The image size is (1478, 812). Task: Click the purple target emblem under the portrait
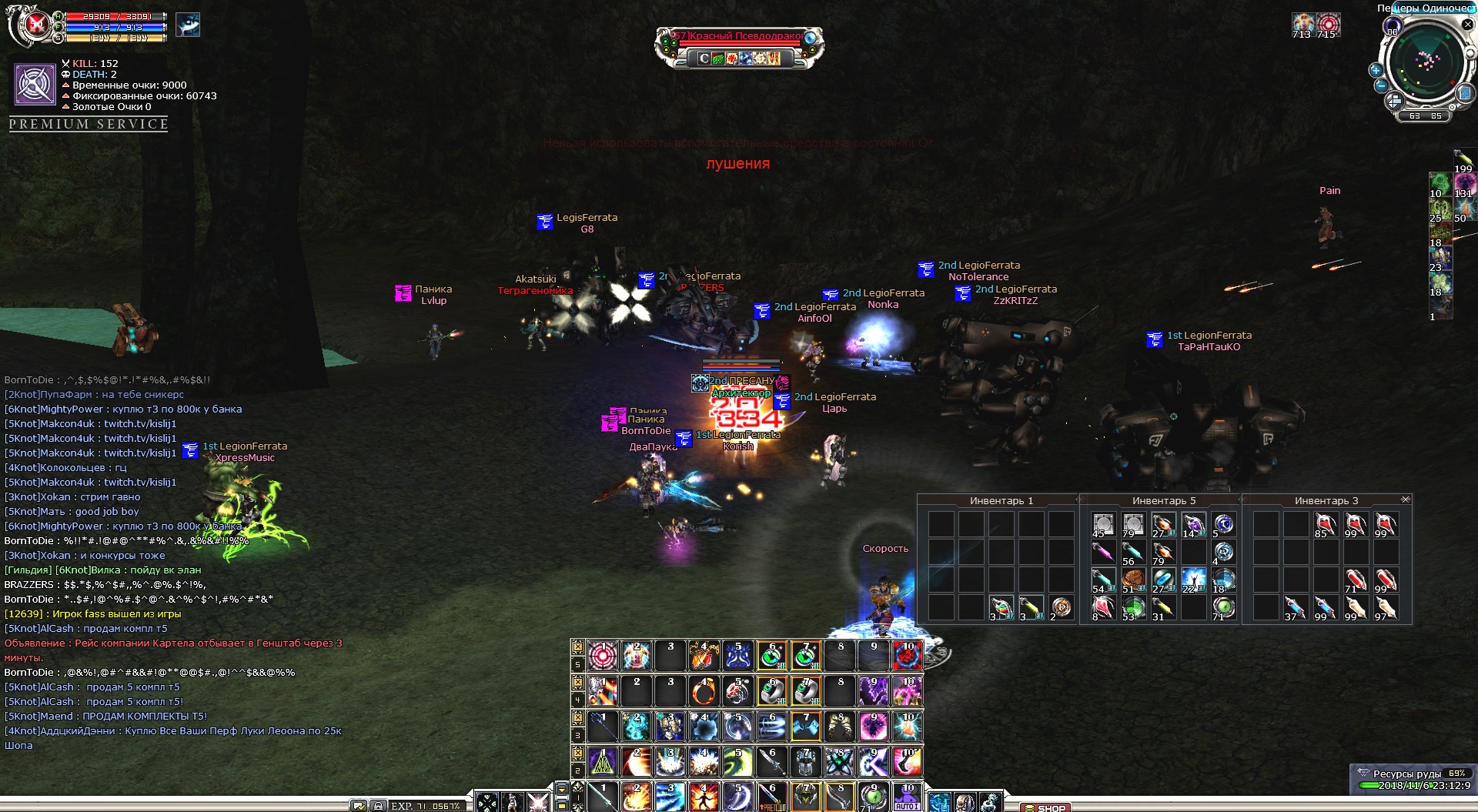click(x=35, y=84)
